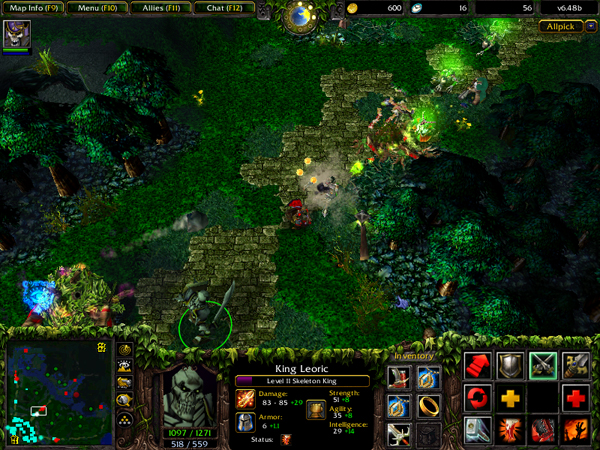This screenshot has width=600, height=450.
Task: Select the gold ring inventory item
Action: (x=428, y=406)
